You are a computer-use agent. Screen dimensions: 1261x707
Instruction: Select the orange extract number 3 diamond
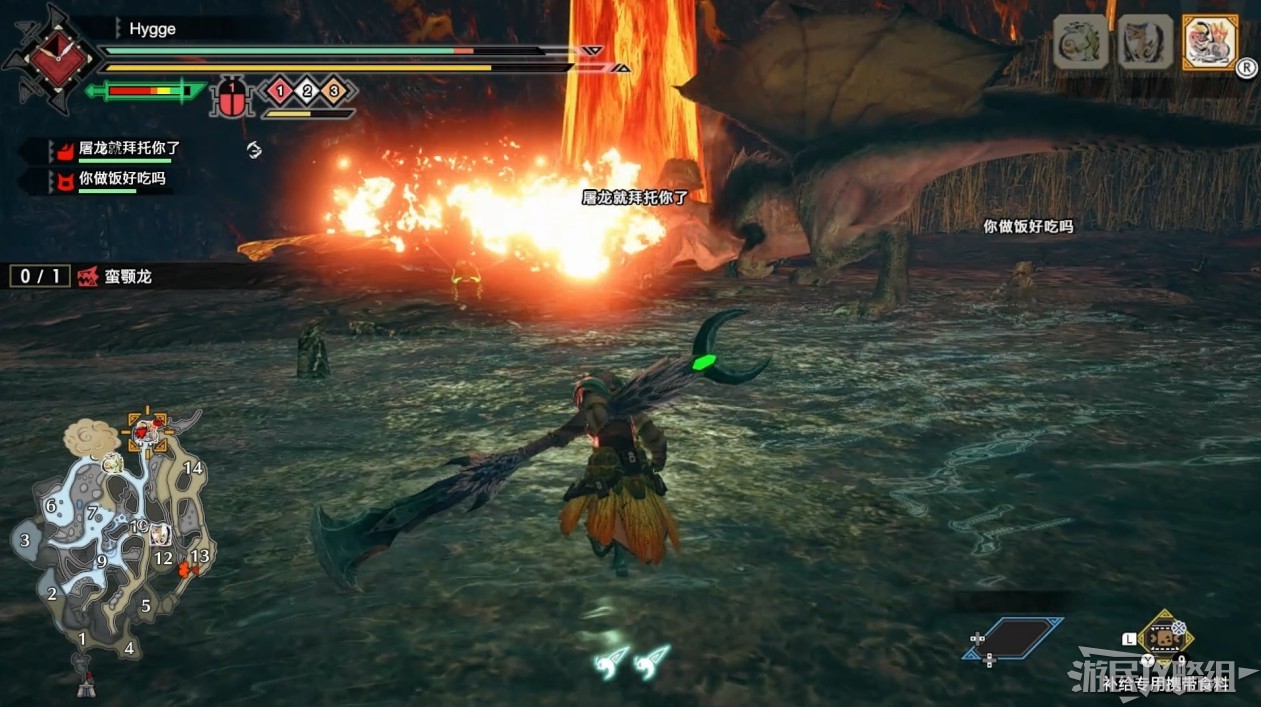point(335,92)
